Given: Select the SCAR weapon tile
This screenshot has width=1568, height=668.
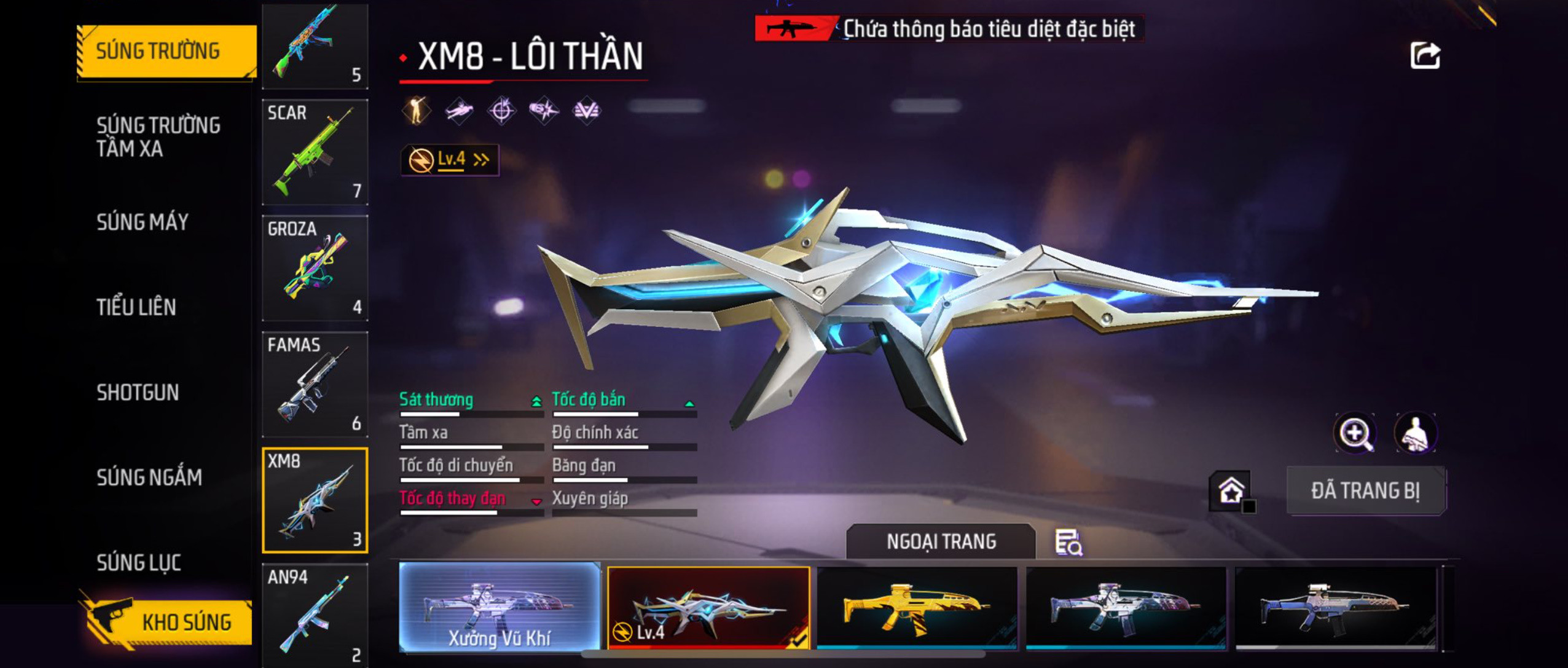Looking at the screenshot, I should [x=315, y=152].
